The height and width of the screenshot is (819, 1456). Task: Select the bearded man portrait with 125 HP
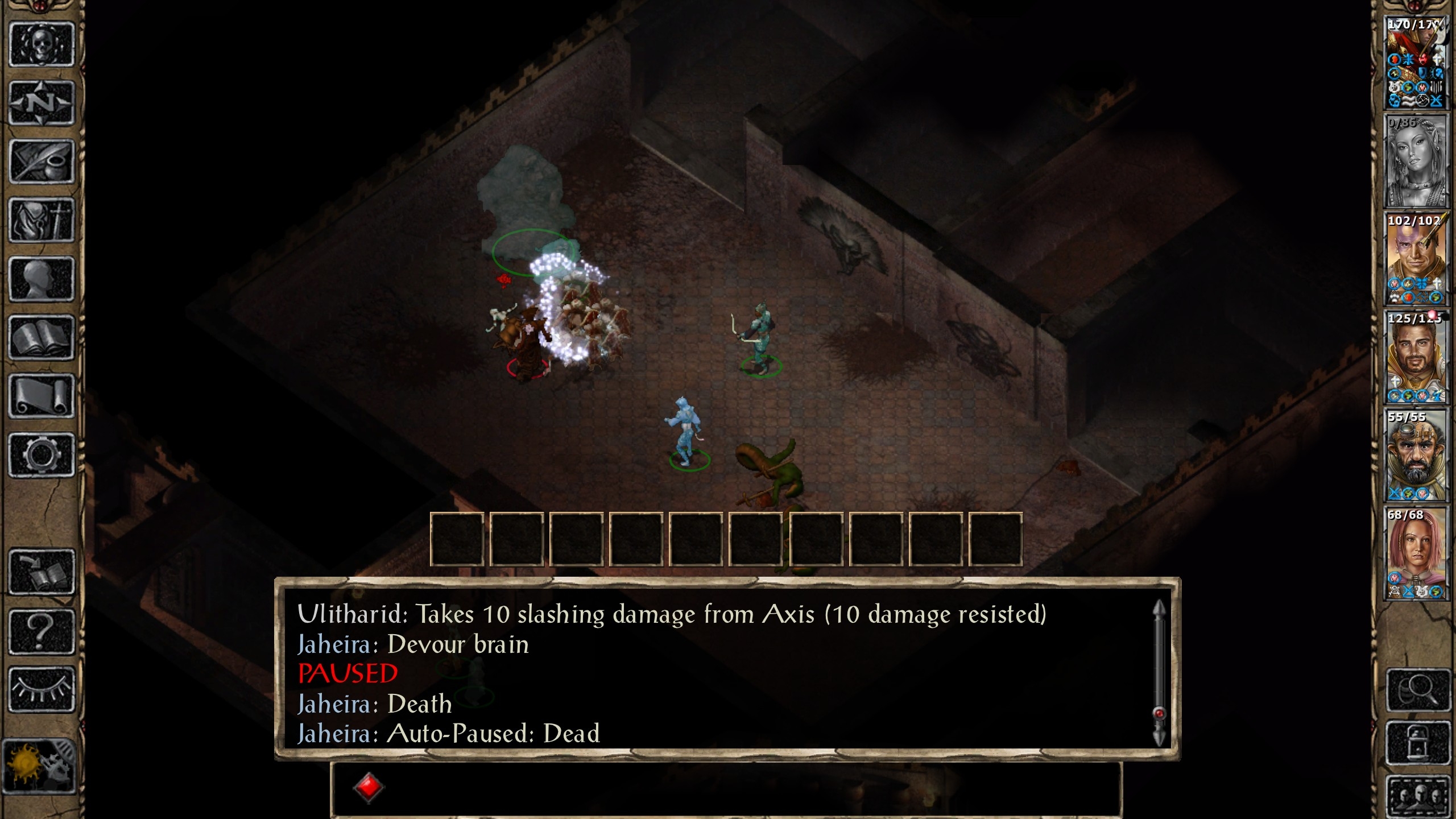point(1415,357)
